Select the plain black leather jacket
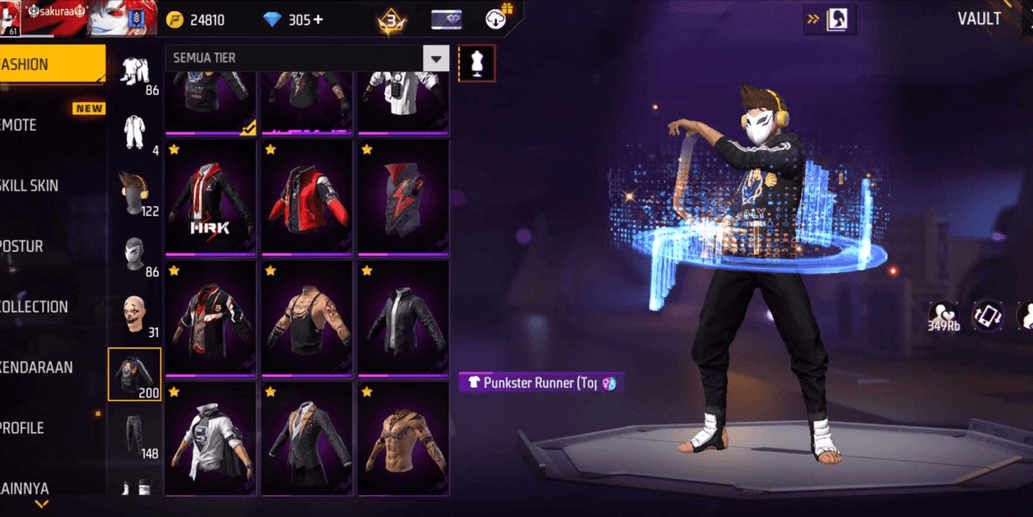This screenshot has width=1033, height=517. tap(403, 320)
